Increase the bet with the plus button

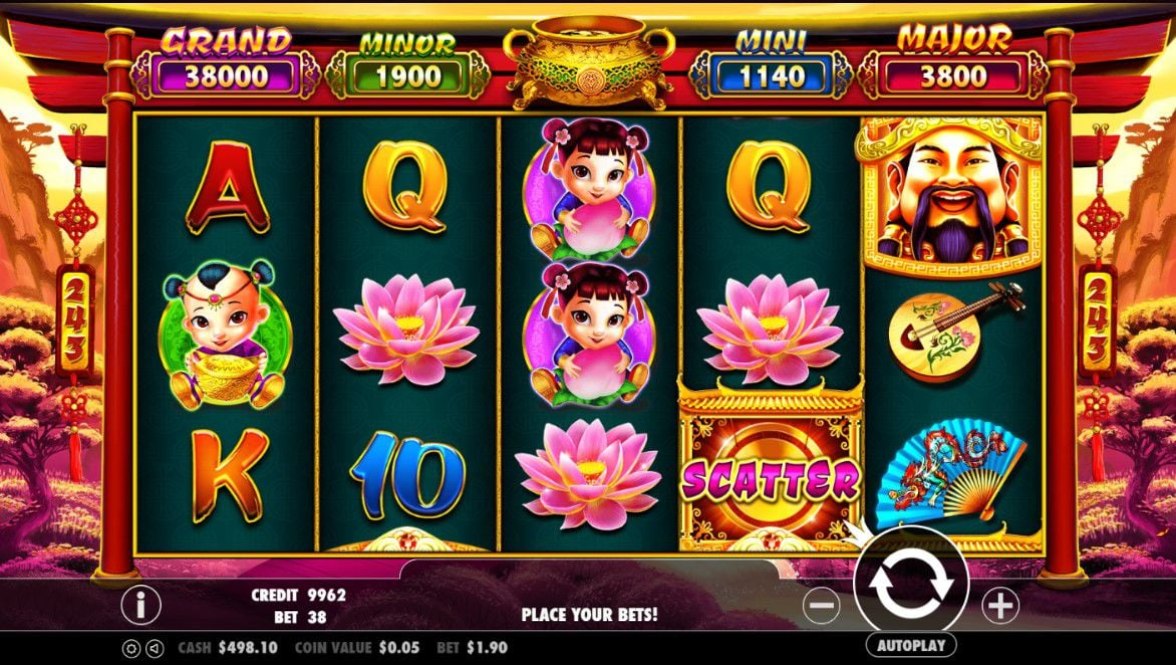[999, 605]
